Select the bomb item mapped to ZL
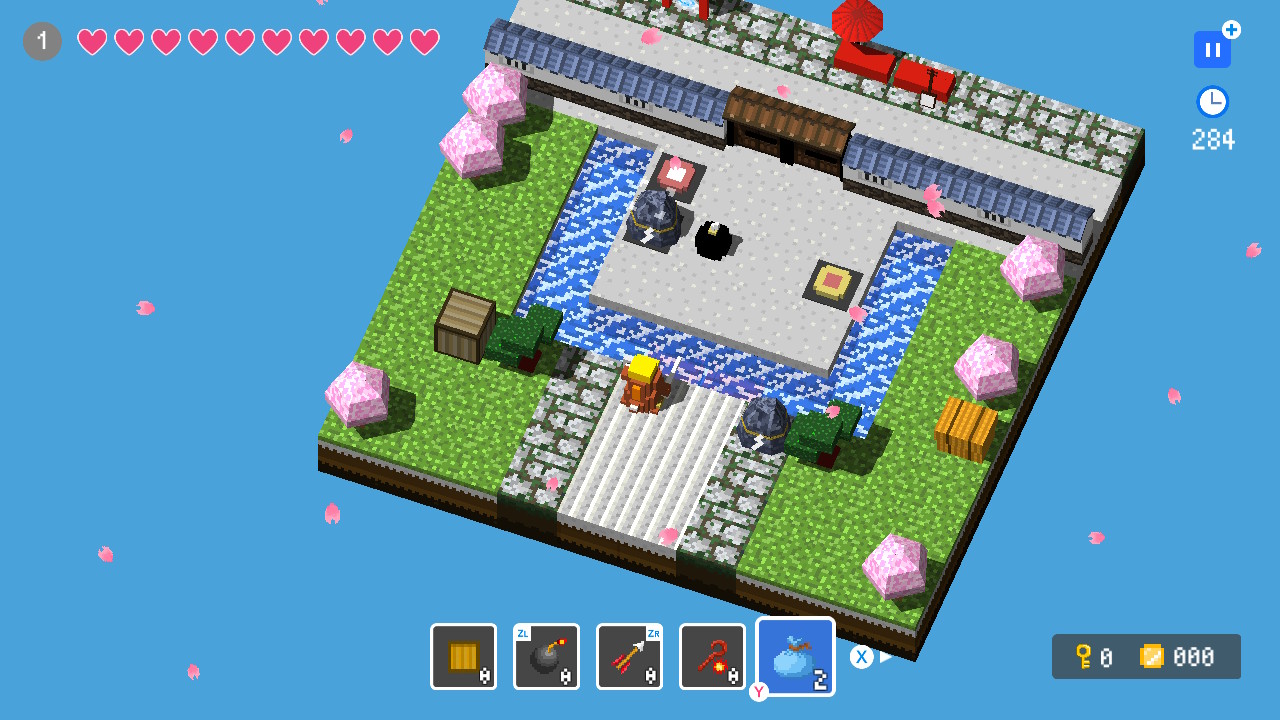The image size is (1280, 720). click(x=546, y=656)
